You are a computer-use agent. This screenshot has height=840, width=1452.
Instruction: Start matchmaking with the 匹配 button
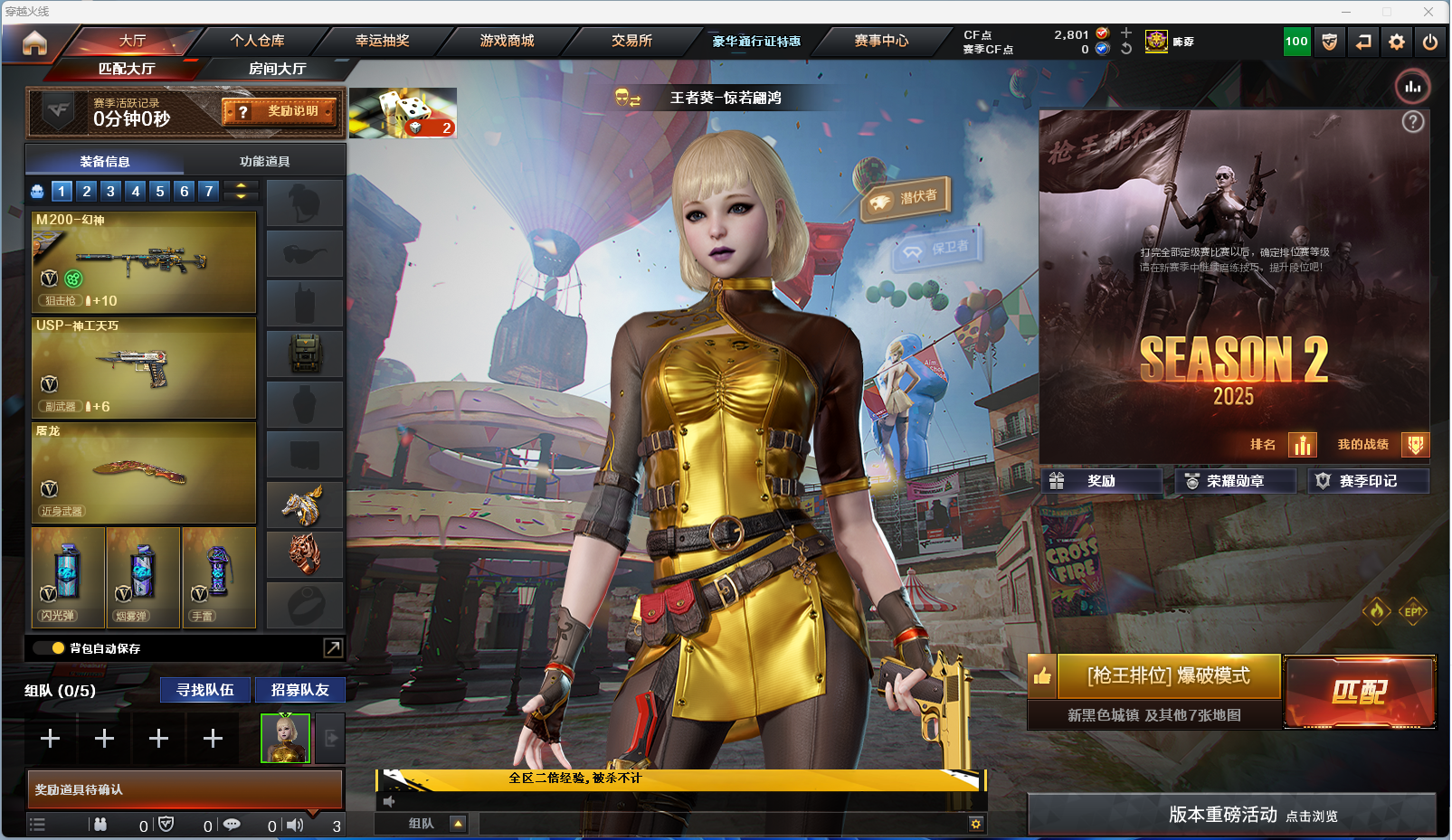1359,692
